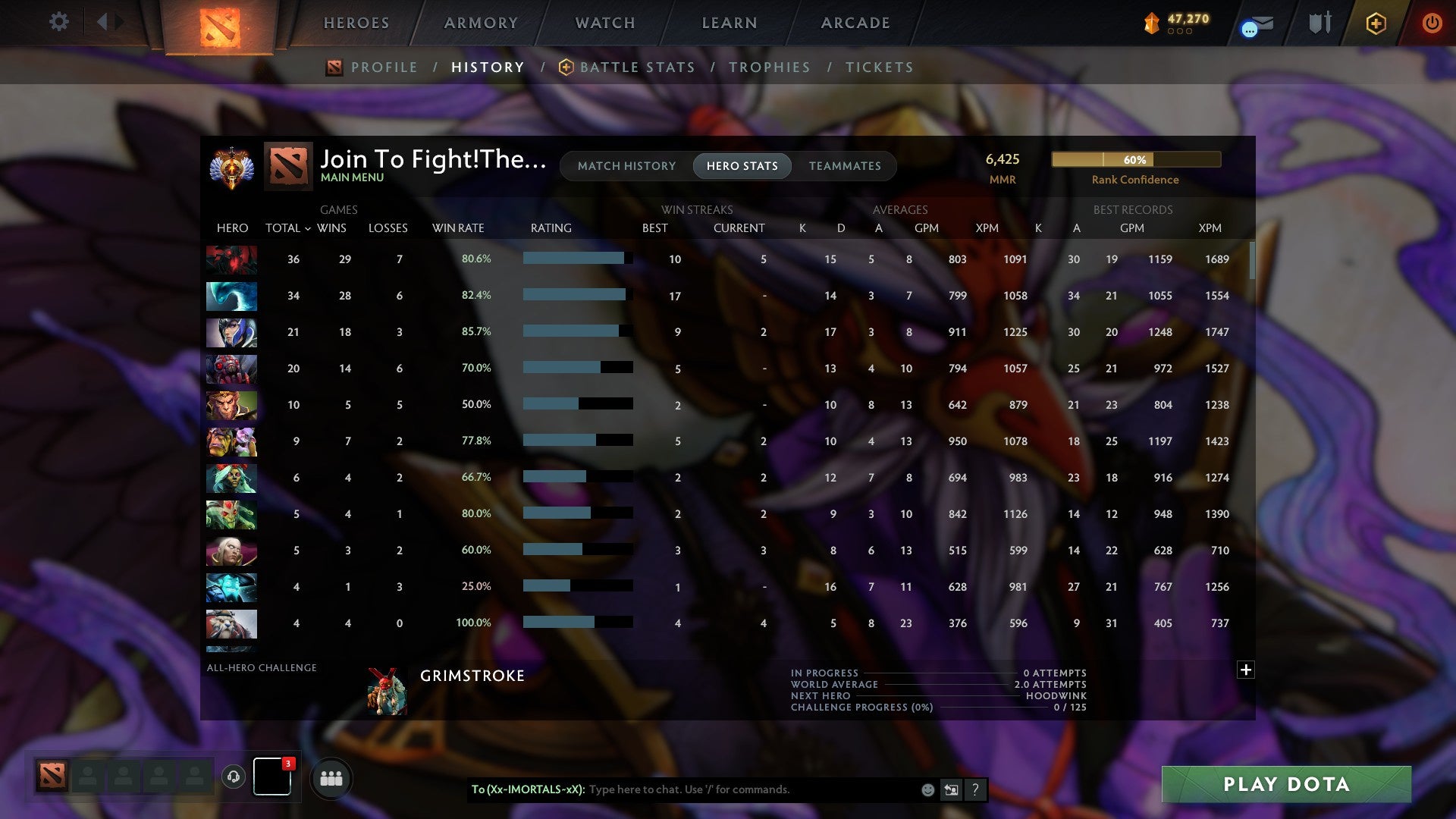Open the friends list icon near the chat
The width and height of the screenshot is (1456, 819).
(331, 778)
